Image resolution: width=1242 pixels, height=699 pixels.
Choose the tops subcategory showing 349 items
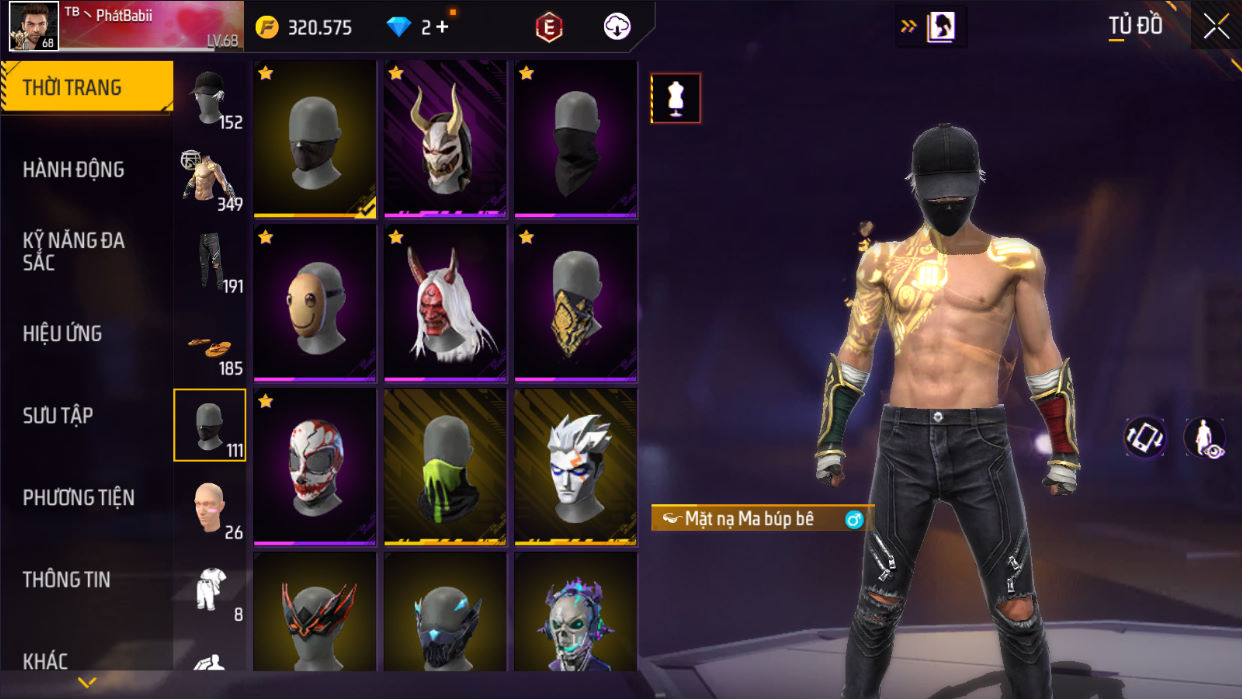coord(210,180)
